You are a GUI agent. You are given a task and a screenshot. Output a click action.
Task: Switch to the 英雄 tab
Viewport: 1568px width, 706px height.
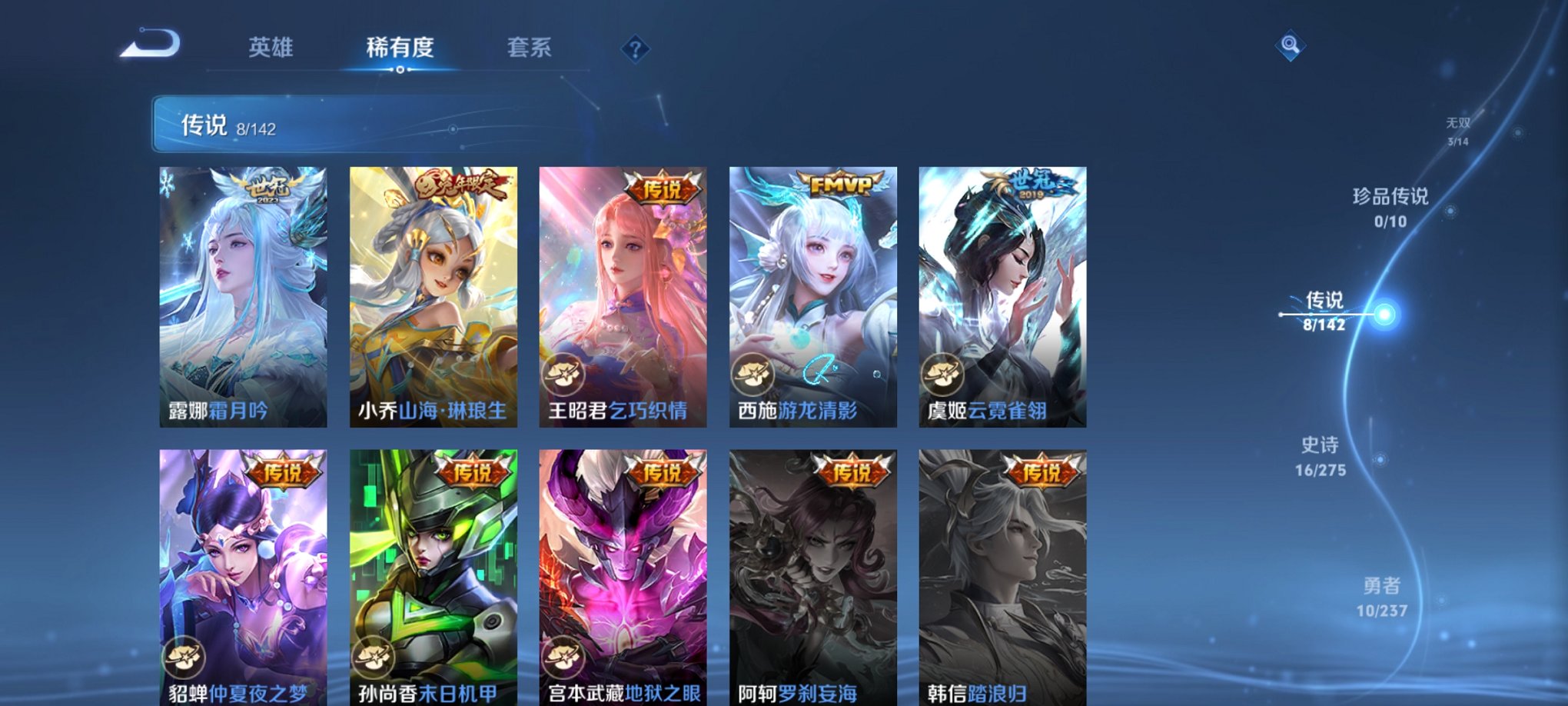(272, 48)
